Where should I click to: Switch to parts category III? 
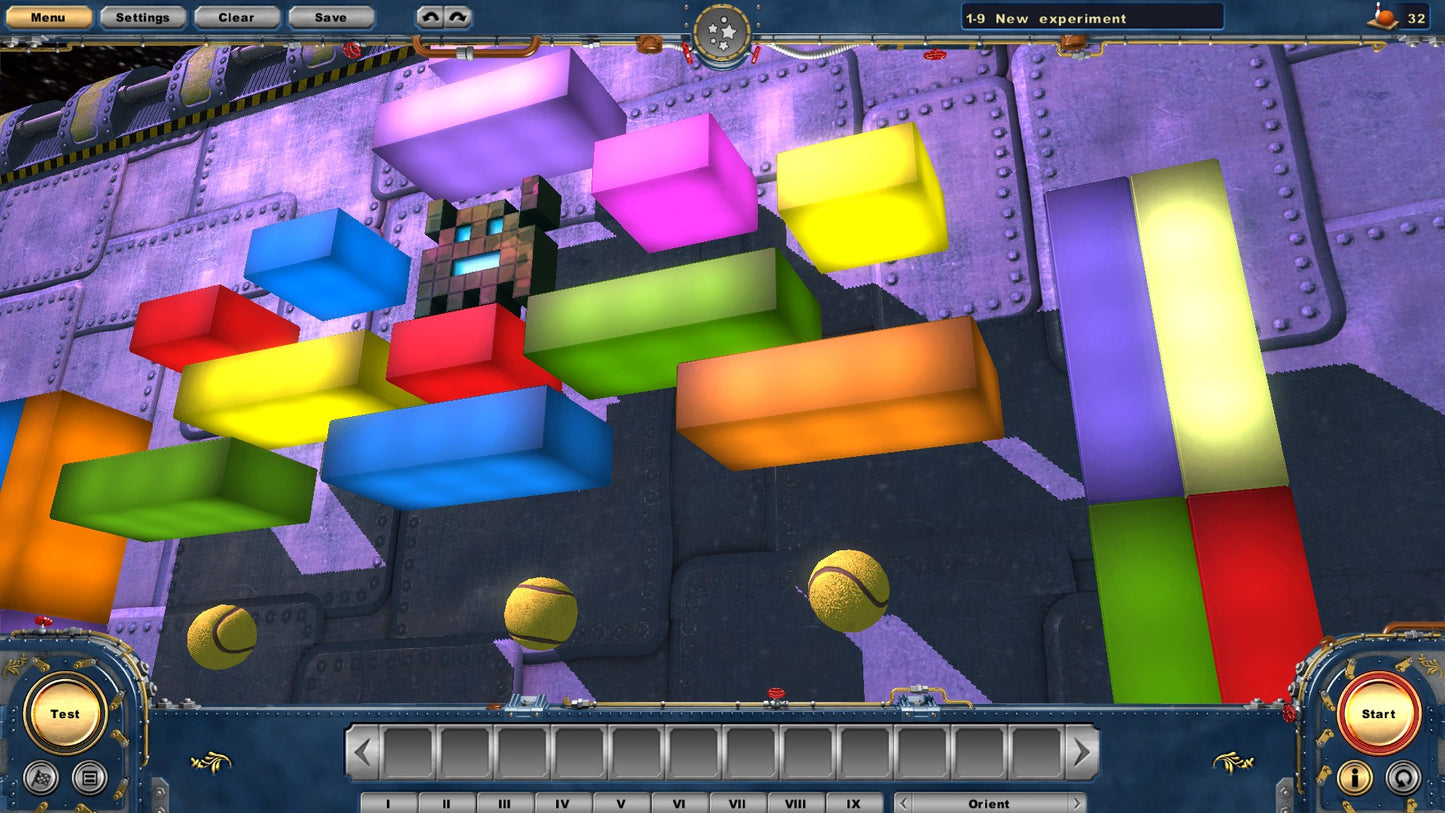coord(504,803)
